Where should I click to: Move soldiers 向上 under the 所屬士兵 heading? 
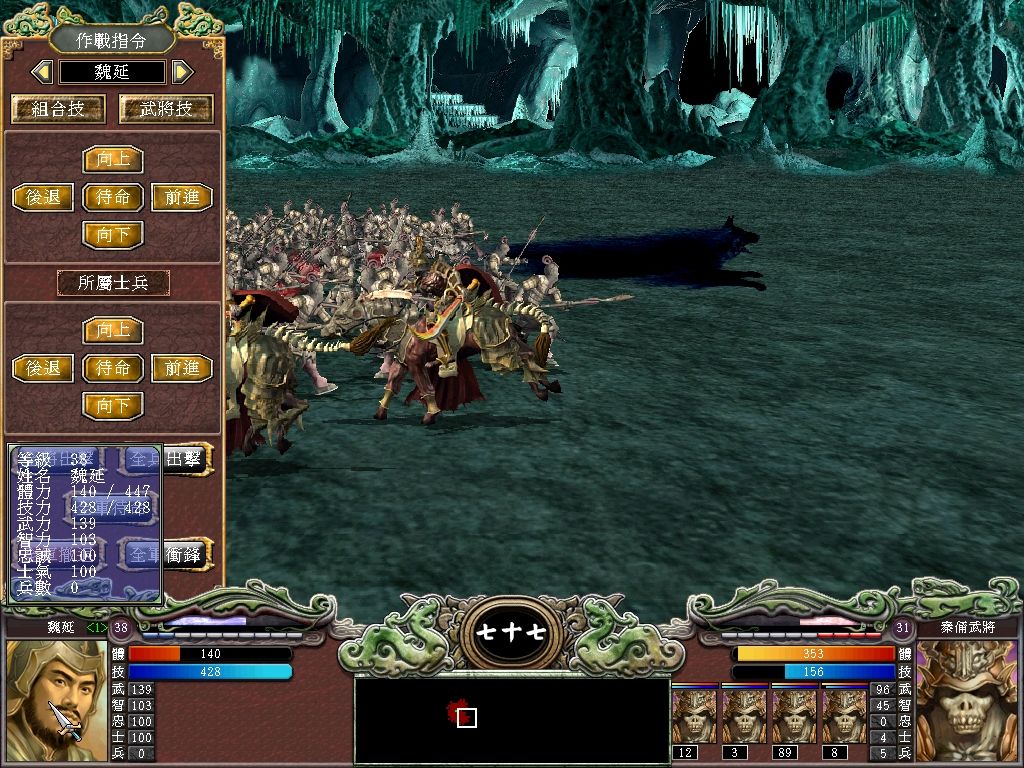point(113,330)
